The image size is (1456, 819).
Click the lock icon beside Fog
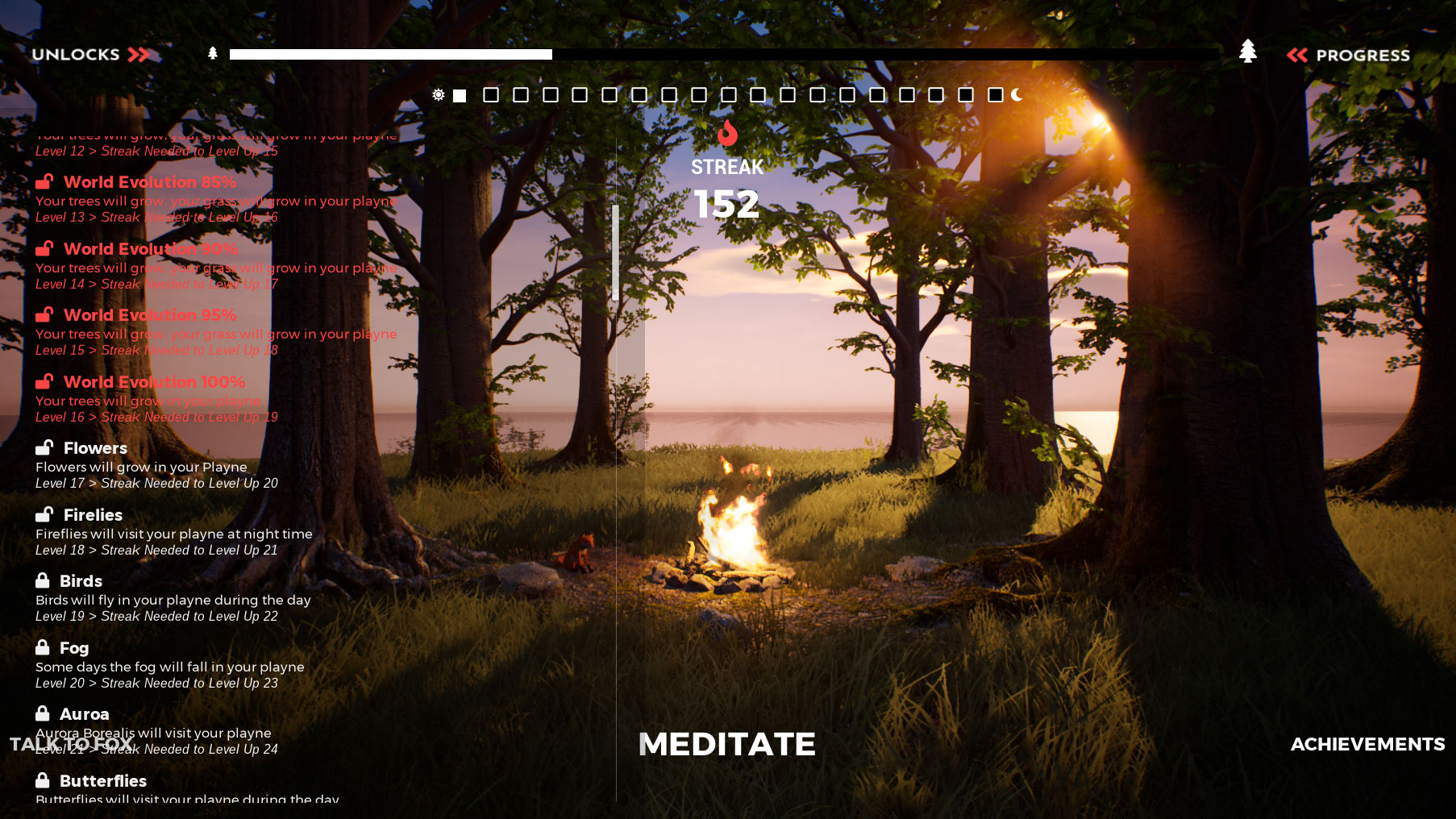(44, 646)
